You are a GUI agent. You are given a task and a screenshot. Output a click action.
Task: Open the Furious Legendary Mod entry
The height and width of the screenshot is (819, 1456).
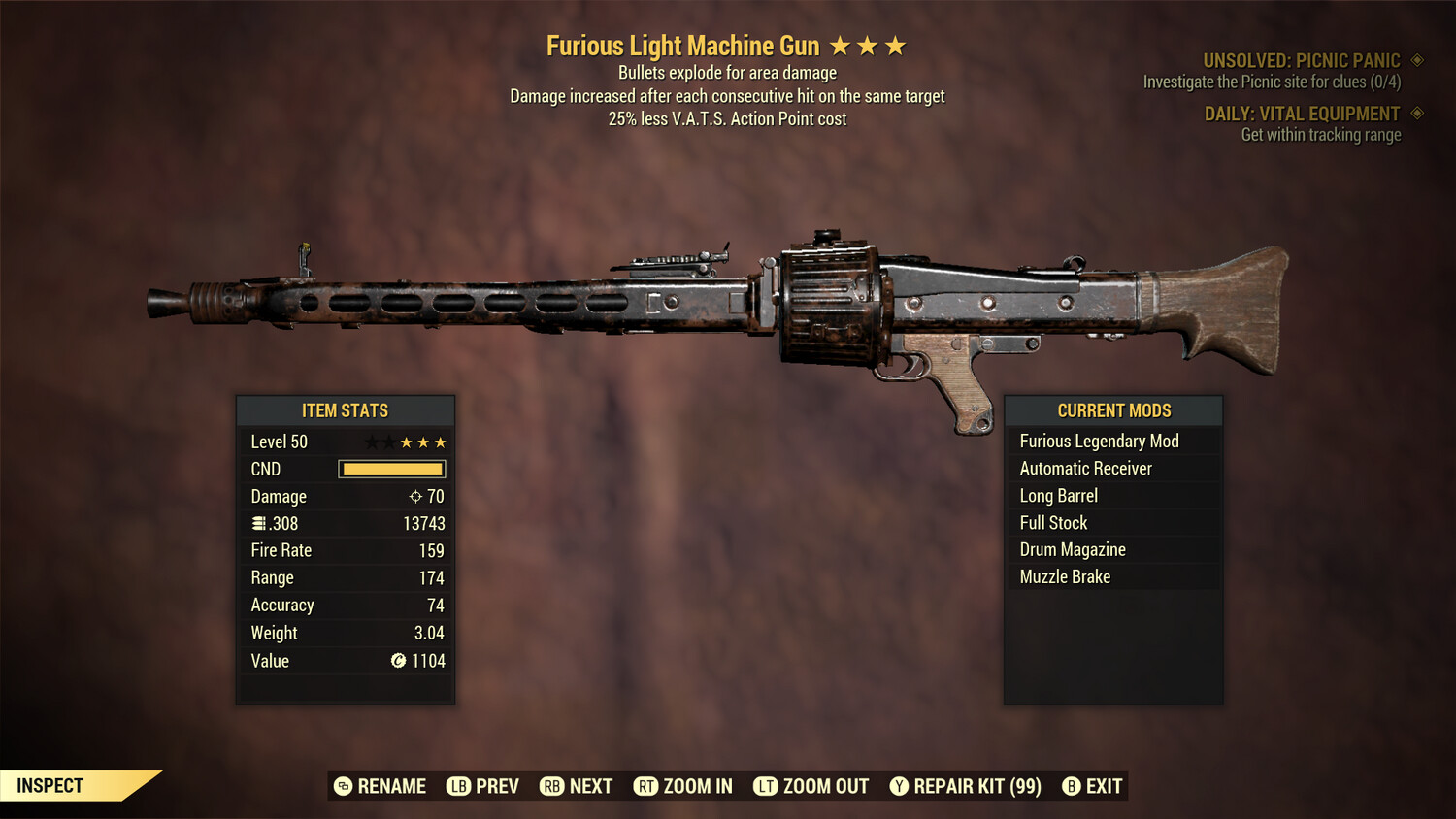tap(1098, 441)
